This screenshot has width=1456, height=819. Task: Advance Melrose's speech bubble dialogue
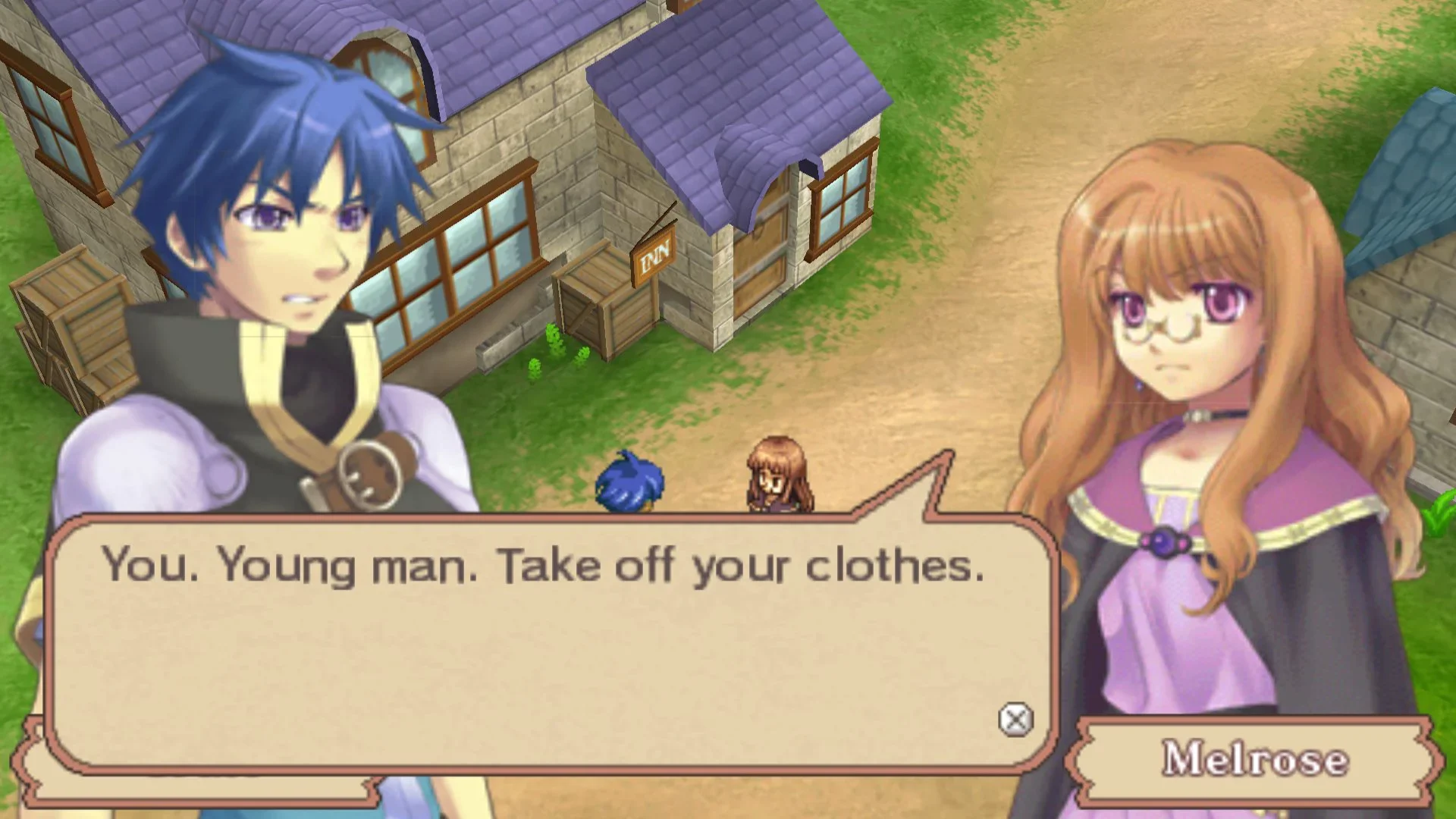tap(1015, 720)
